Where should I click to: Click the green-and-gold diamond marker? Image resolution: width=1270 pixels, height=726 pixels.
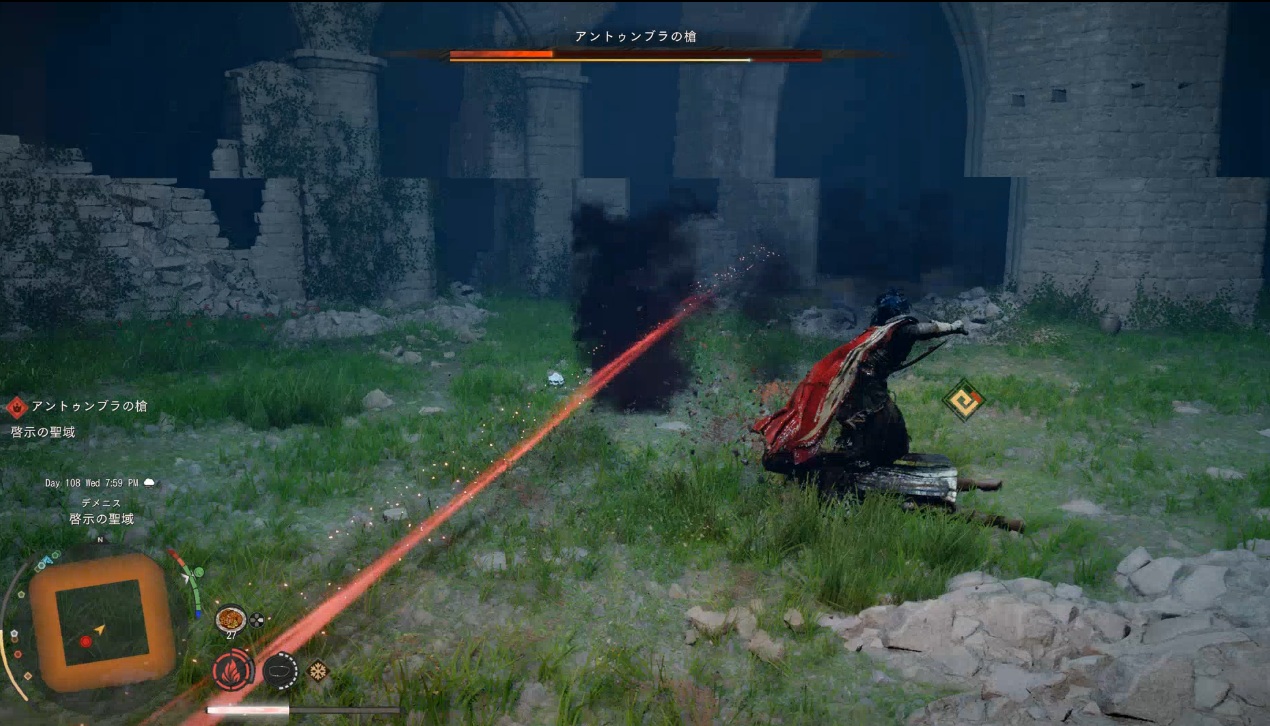coord(964,399)
